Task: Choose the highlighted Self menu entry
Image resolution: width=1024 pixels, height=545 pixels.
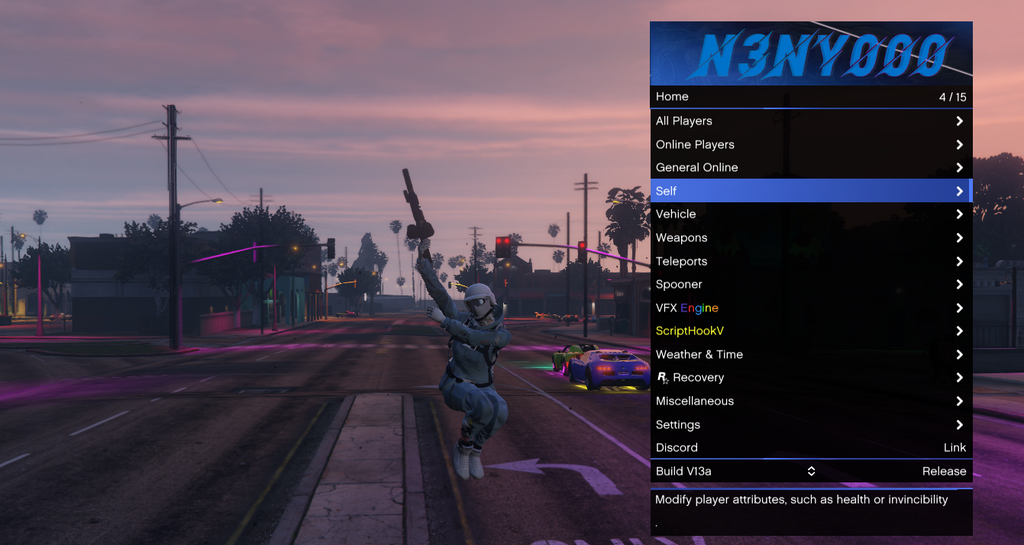Action: point(810,191)
